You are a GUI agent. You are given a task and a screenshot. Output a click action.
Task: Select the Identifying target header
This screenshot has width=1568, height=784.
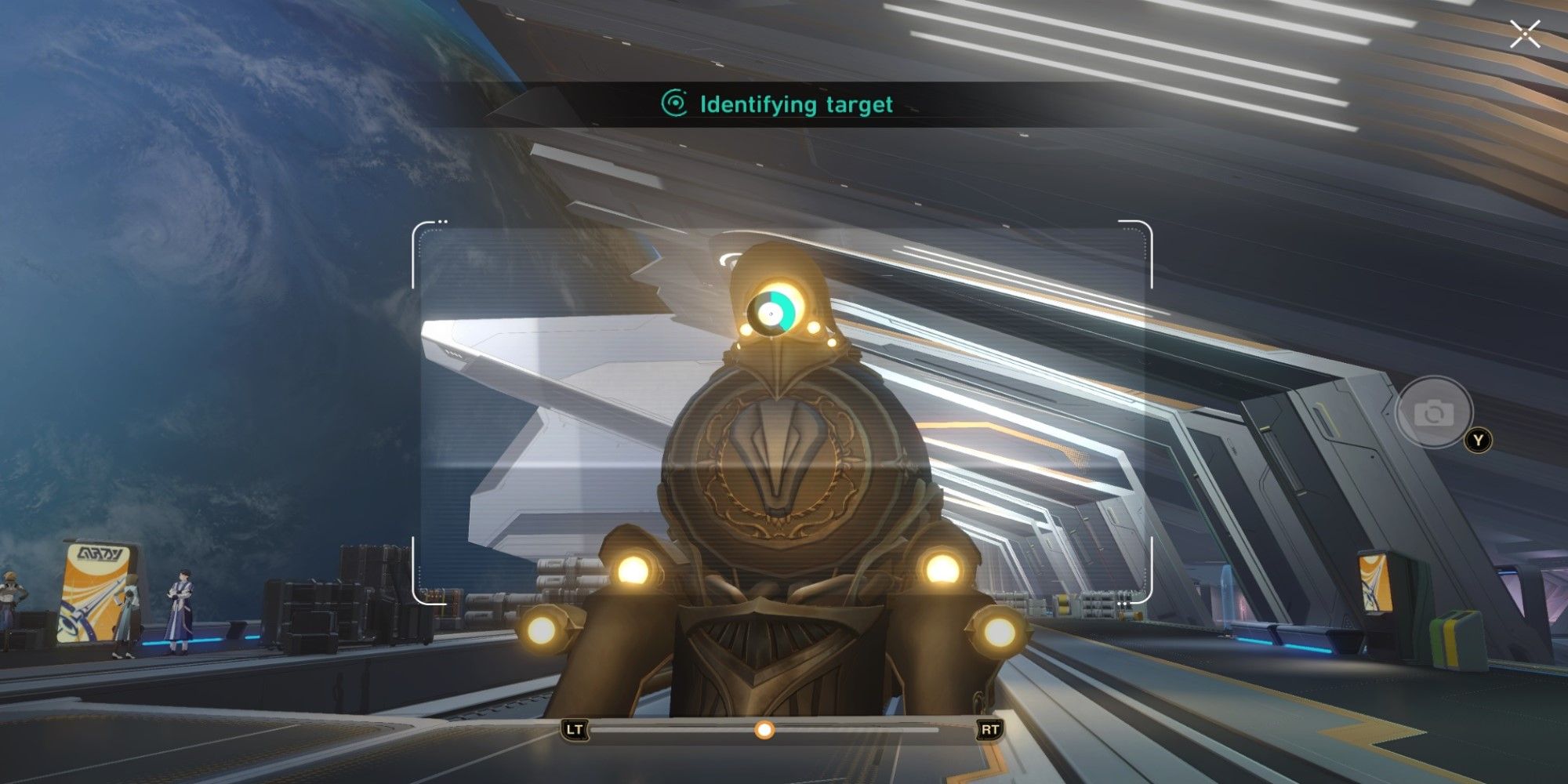[797, 103]
